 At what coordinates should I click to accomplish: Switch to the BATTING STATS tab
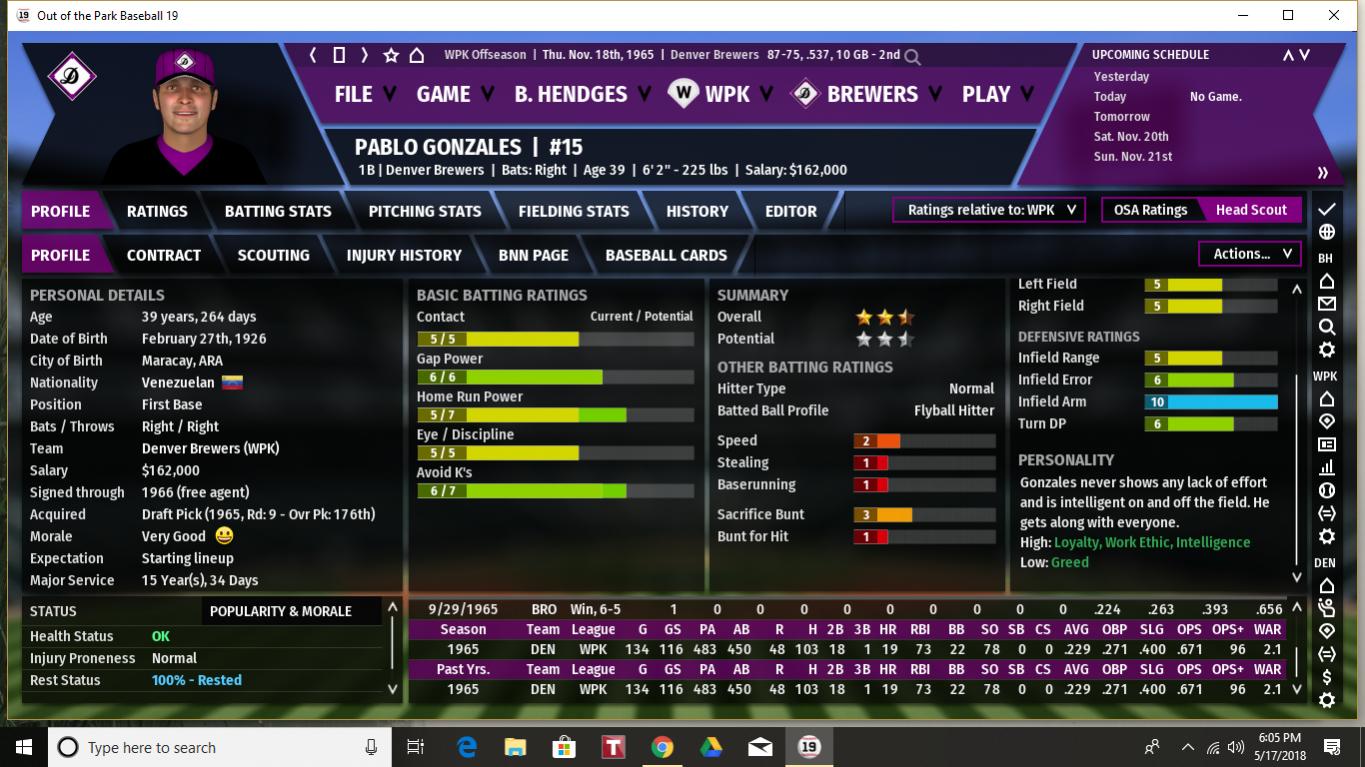pos(278,211)
